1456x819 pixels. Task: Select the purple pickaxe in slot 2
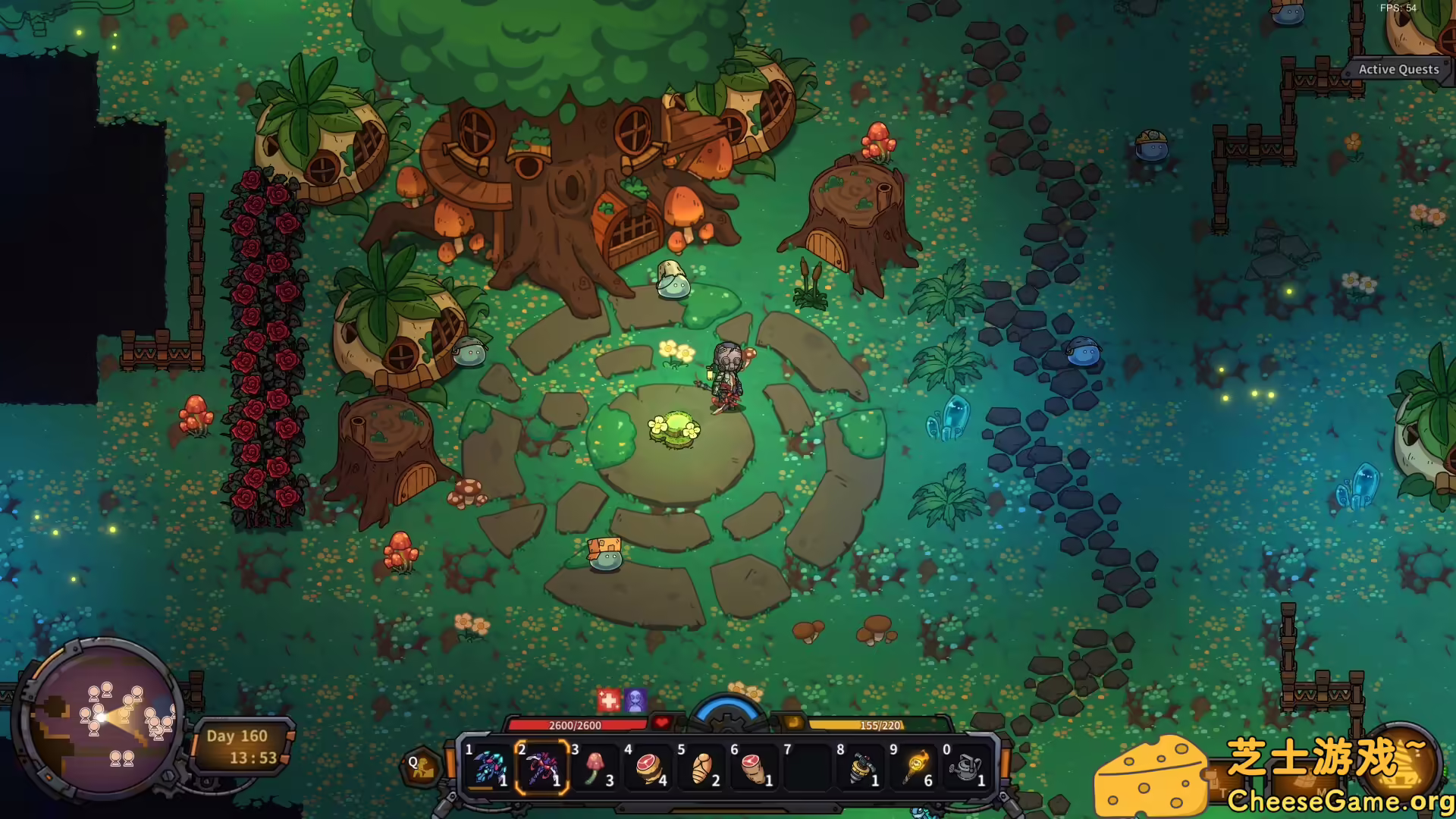pos(541,767)
